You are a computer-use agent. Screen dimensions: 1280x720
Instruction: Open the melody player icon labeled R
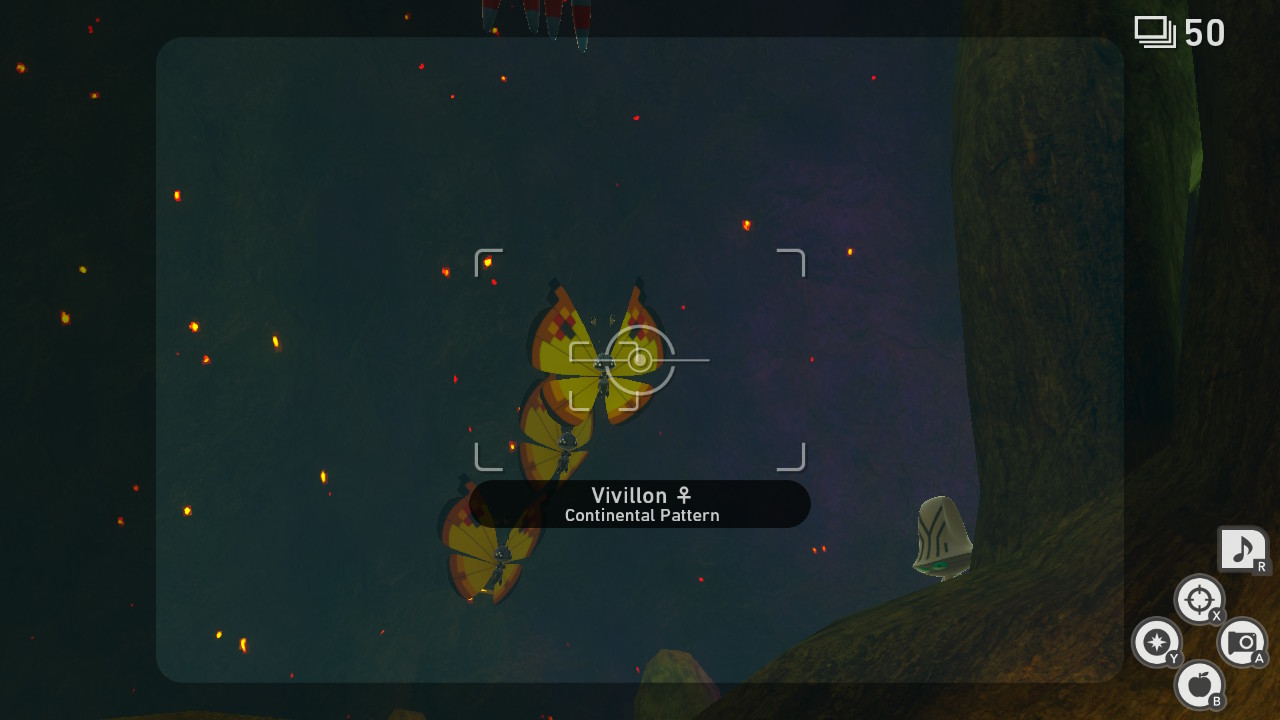1243,549
